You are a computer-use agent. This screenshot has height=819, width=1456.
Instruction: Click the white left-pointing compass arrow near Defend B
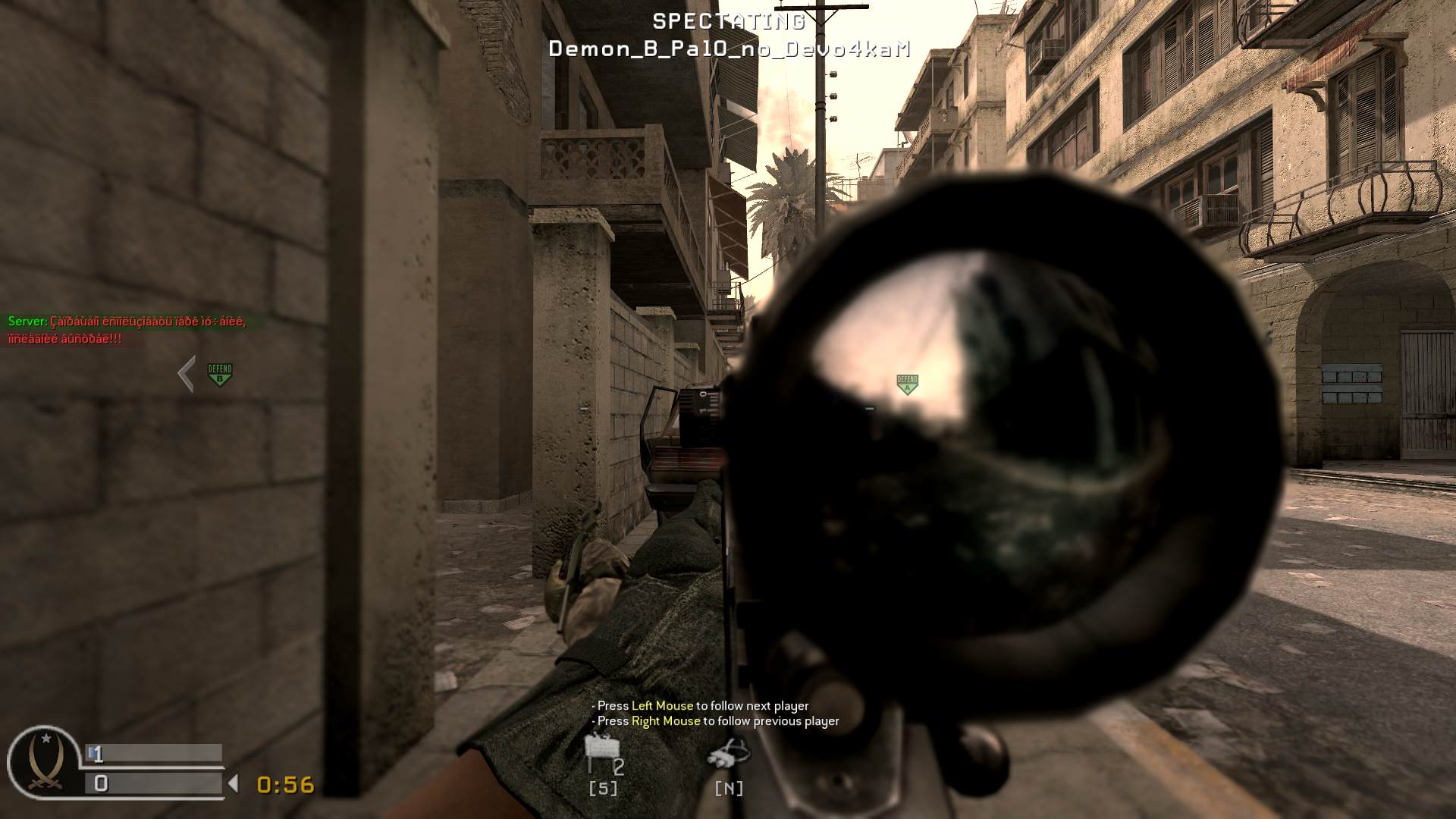[x=184, y=373]
